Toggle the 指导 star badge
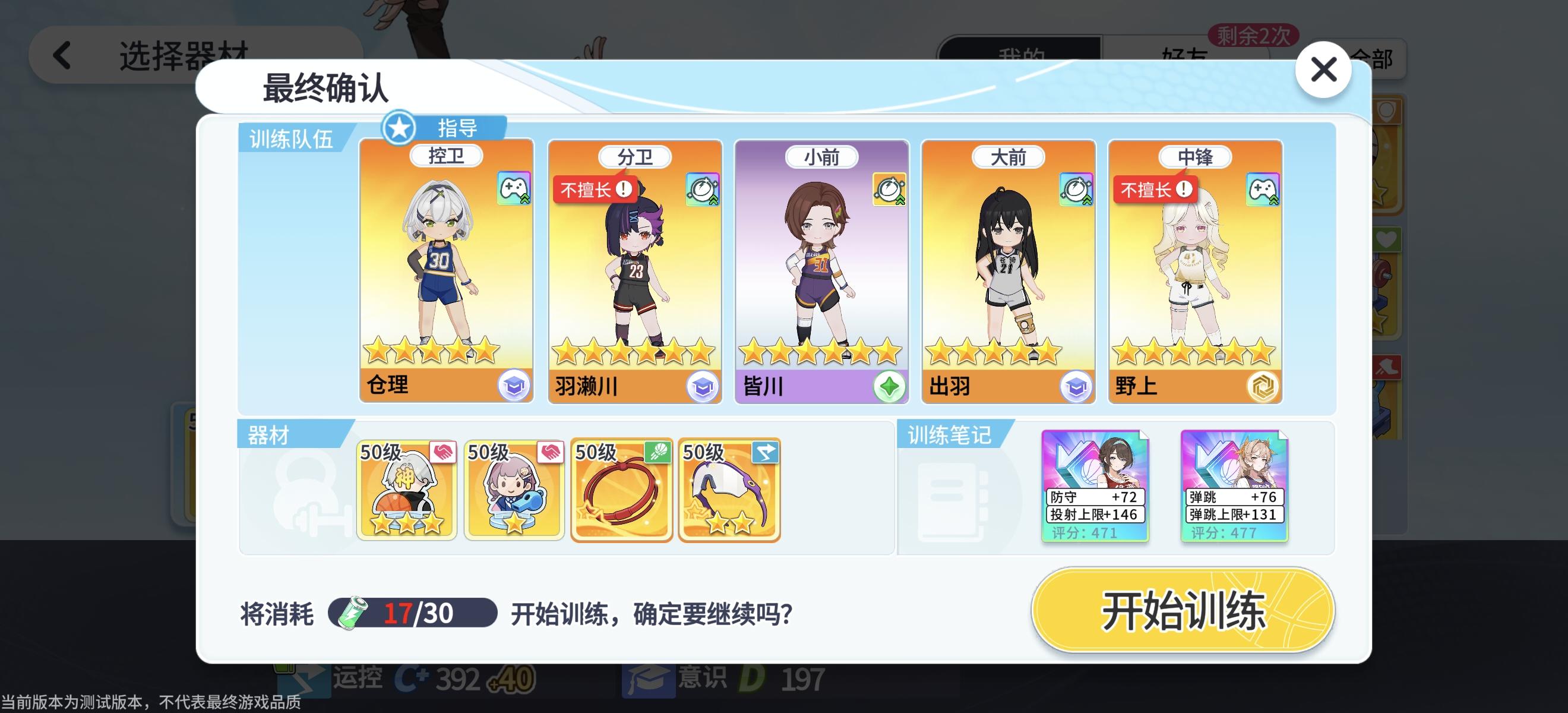1568x713 pixels. pyautogui.click(x=400, y=129)
